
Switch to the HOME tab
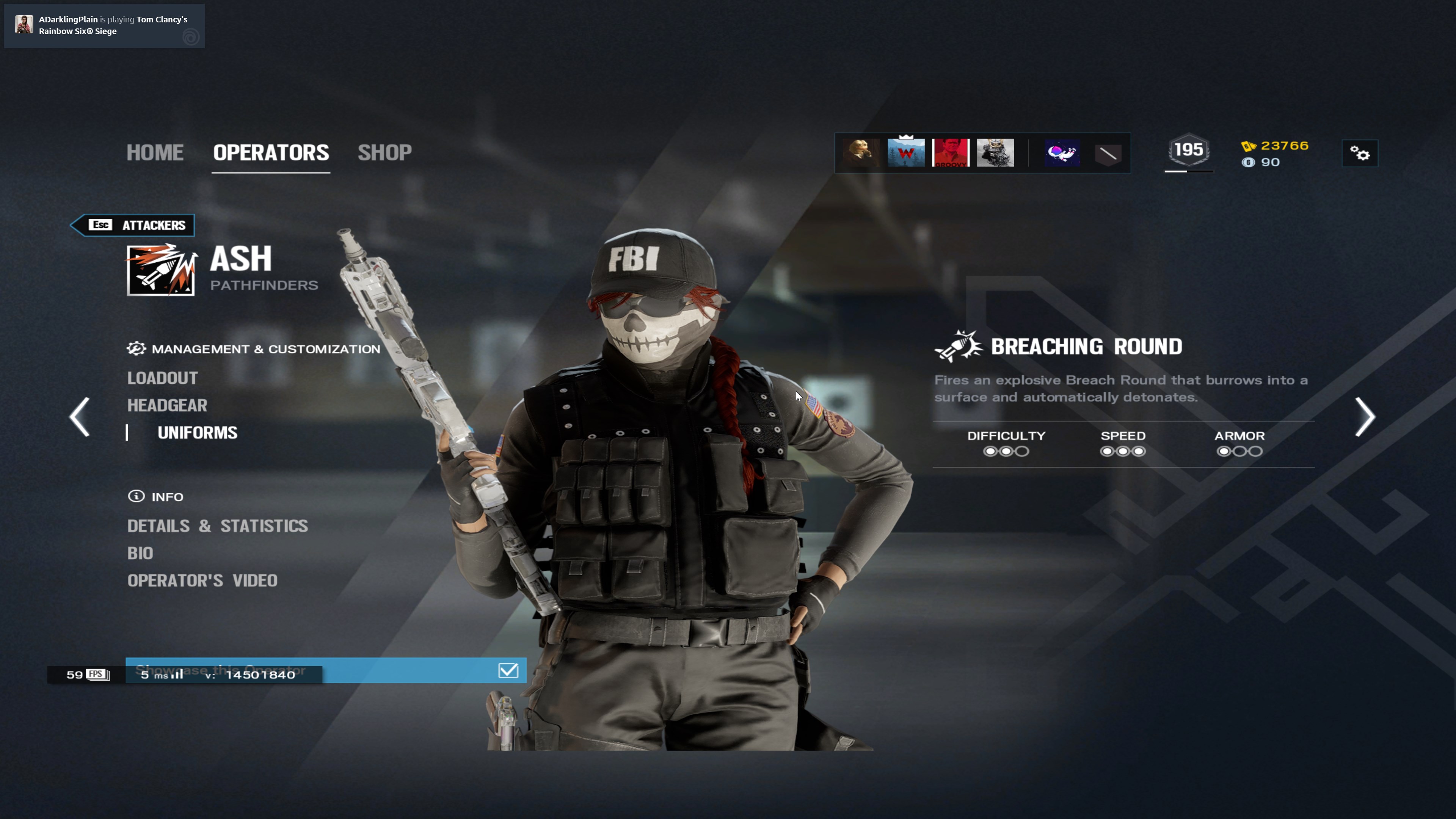[155, 152]
